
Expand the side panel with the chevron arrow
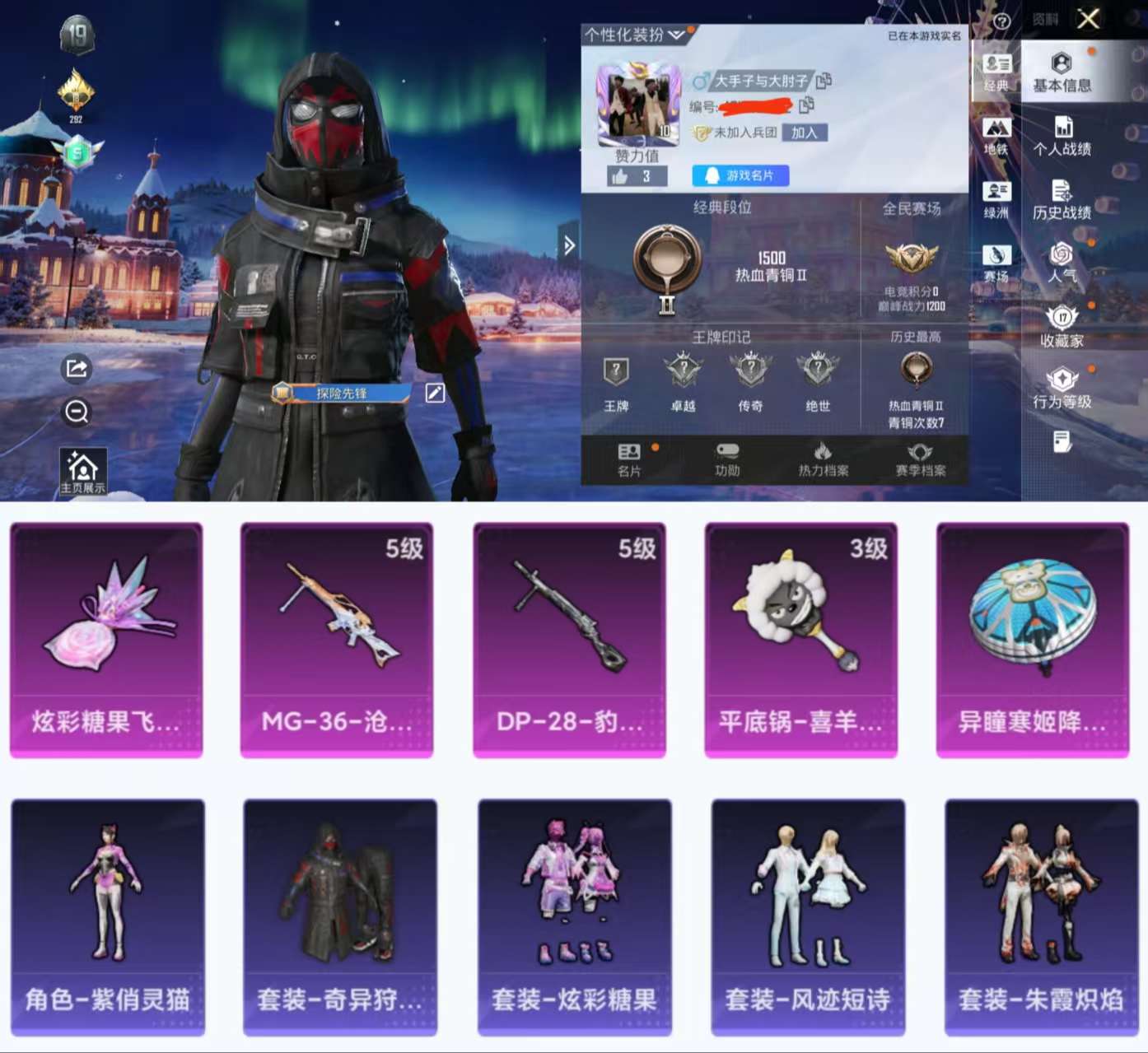tap(569, 245)
